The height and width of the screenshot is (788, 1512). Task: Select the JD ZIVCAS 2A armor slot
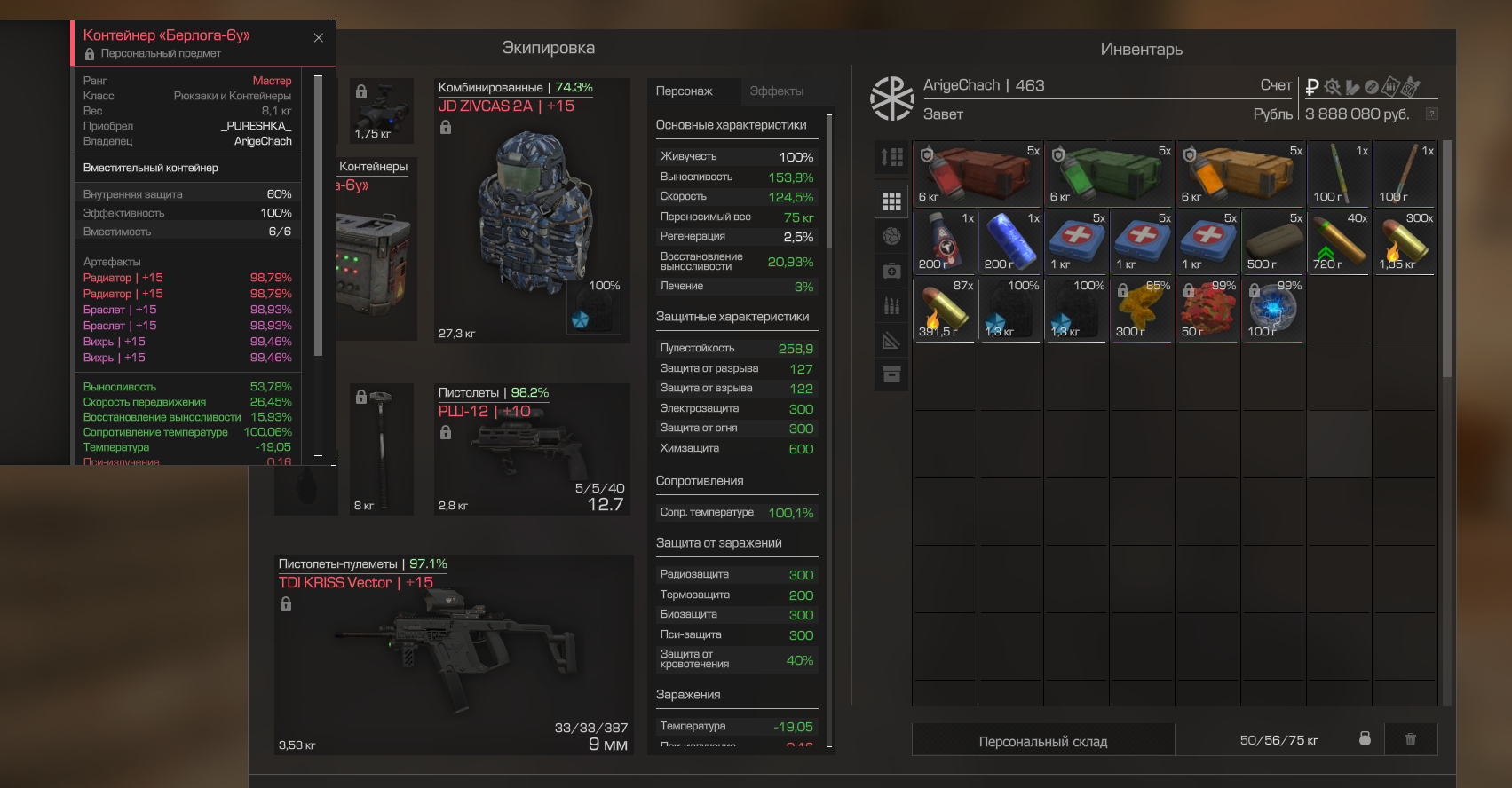coord(532,211)
